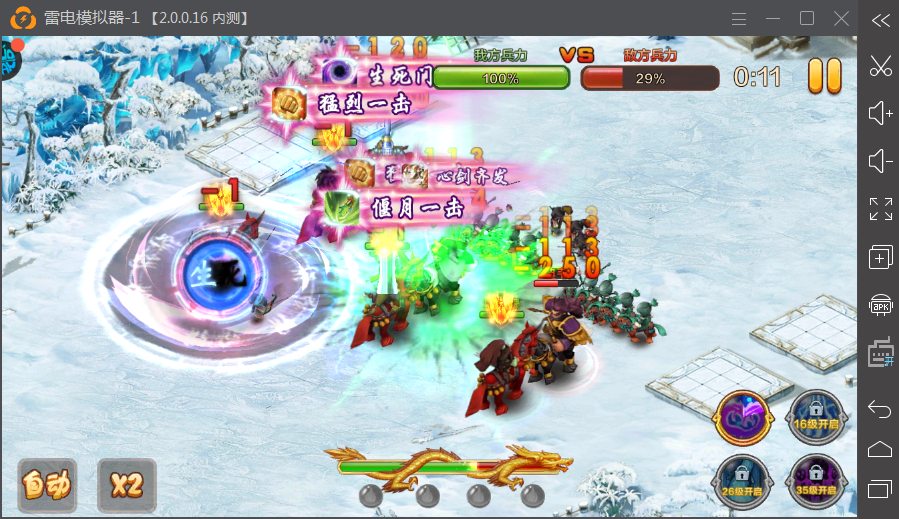Open the emulator's scissors screenshot tool
Image resolution: width=899 pixels, height=519 pixels.
(x=880, y=66)
